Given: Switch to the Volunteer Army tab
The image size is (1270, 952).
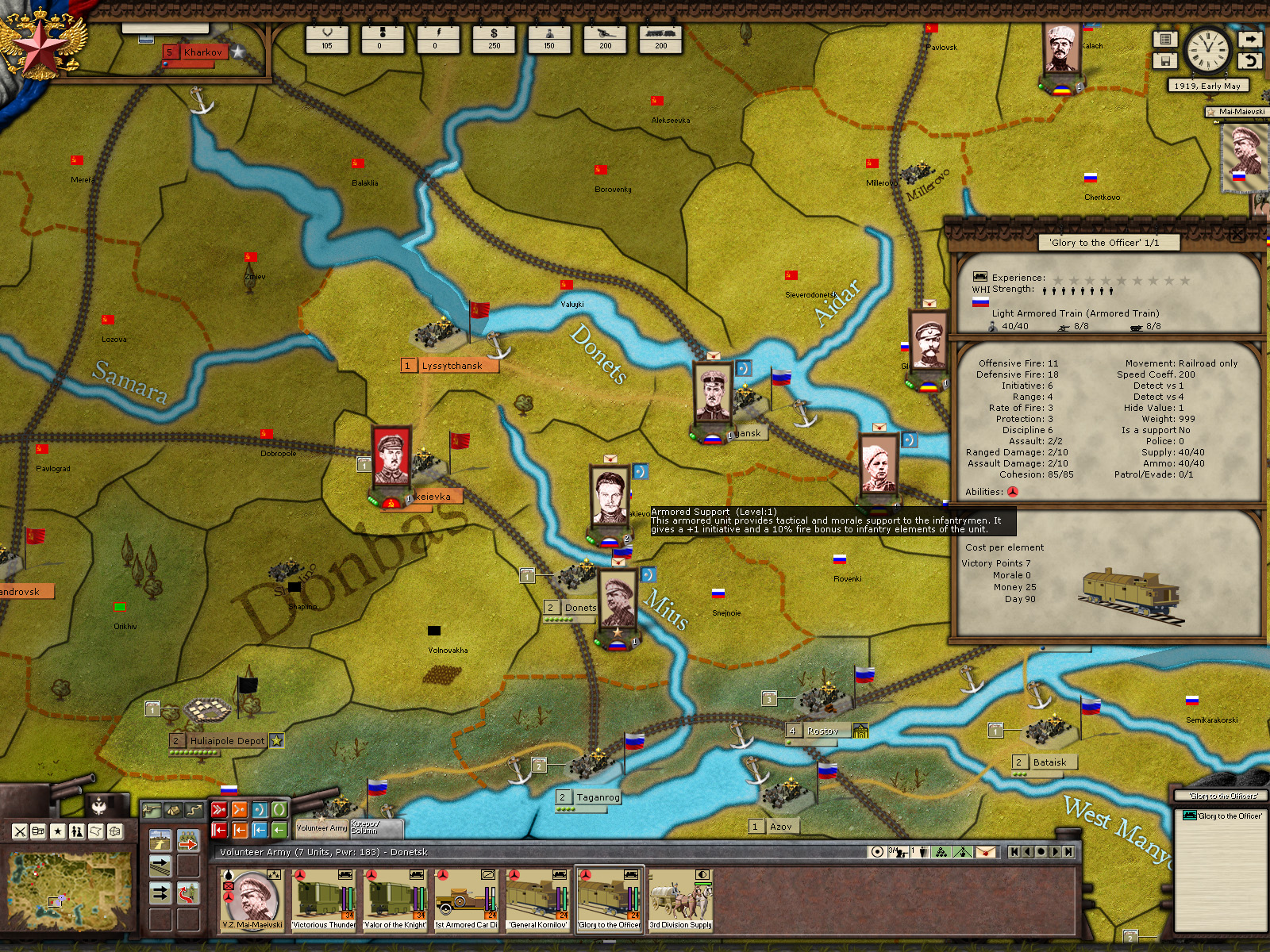Looking at the screenshot, I should tap(321, 827).
